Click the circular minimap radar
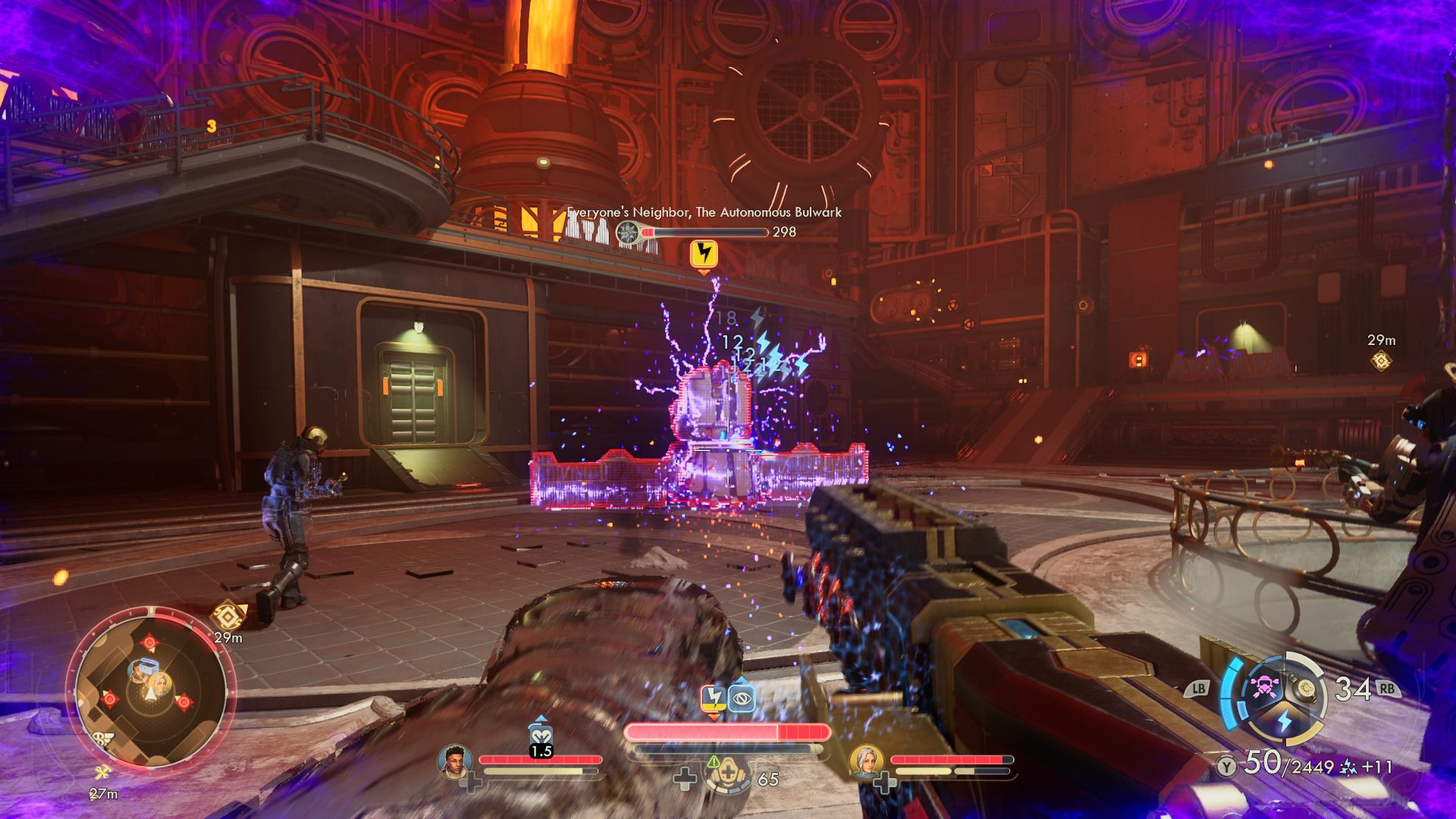Image resolution: width=1456 pixels, height=819 pixels. point(151,691)
